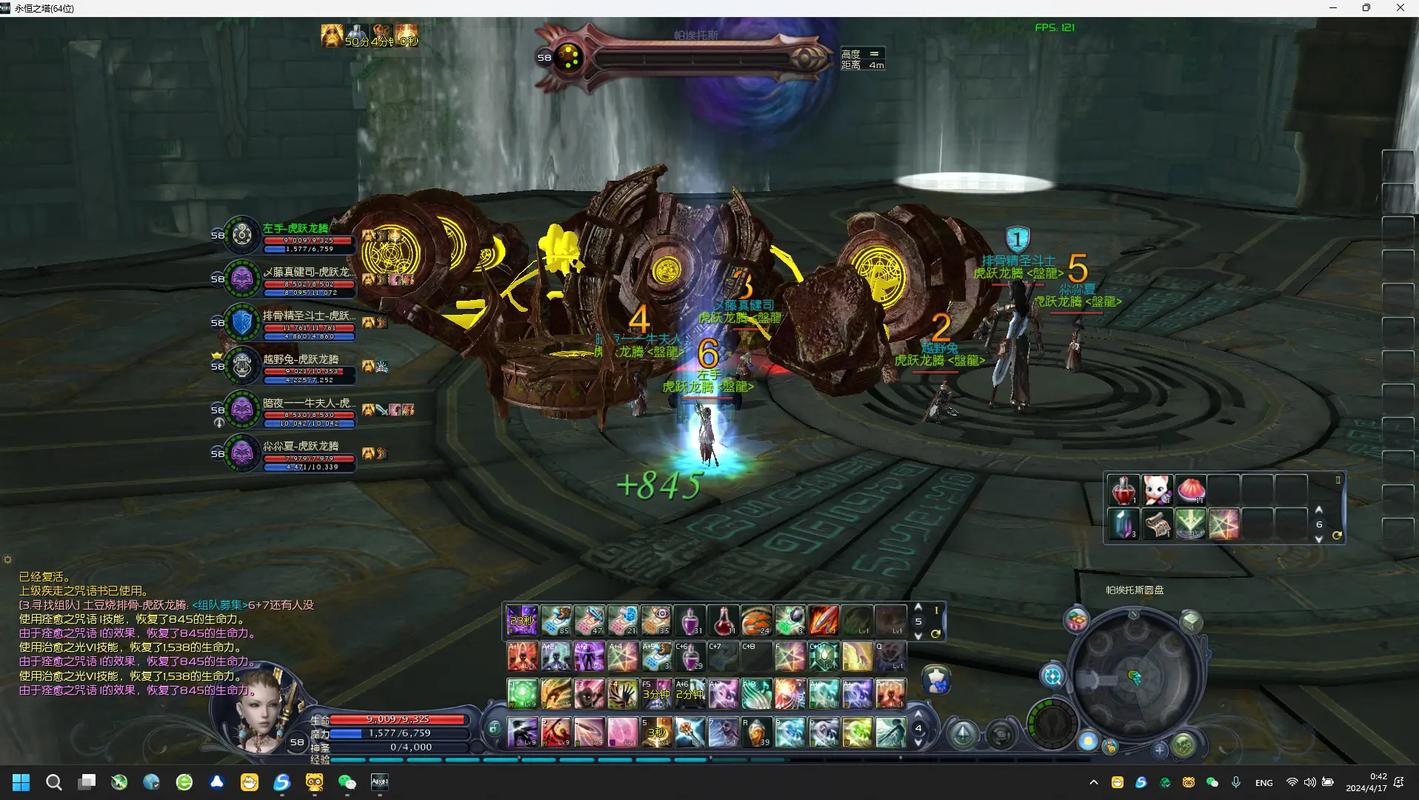Viewport: 1419px width, 800px height.
Task: Use the amber crystal item marked R
Action: [756, 732]
